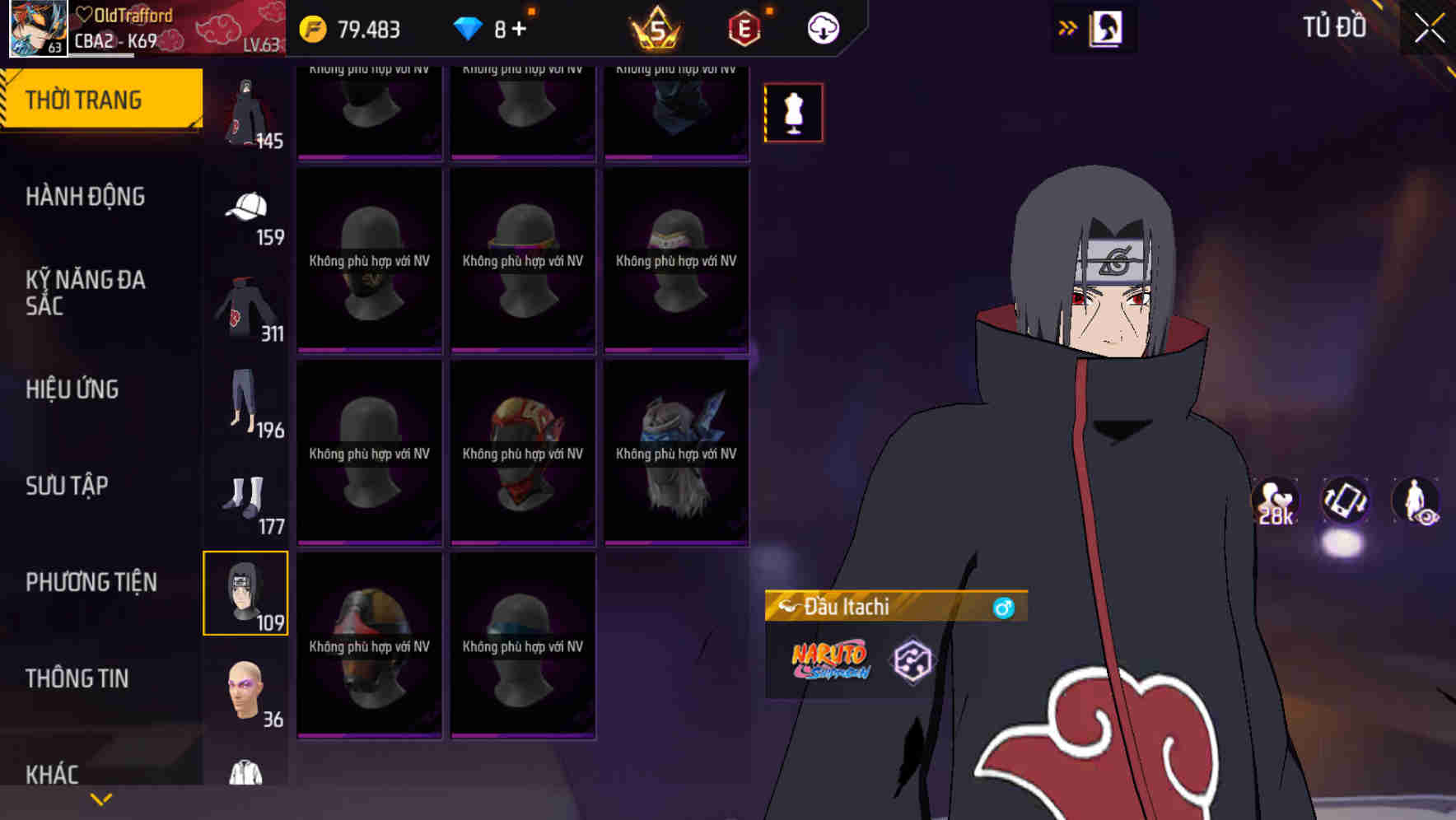This screenshot has width=1456, height=820.
Task: Click the double arrow chevron near outfit album
Action: (1068, 27)
